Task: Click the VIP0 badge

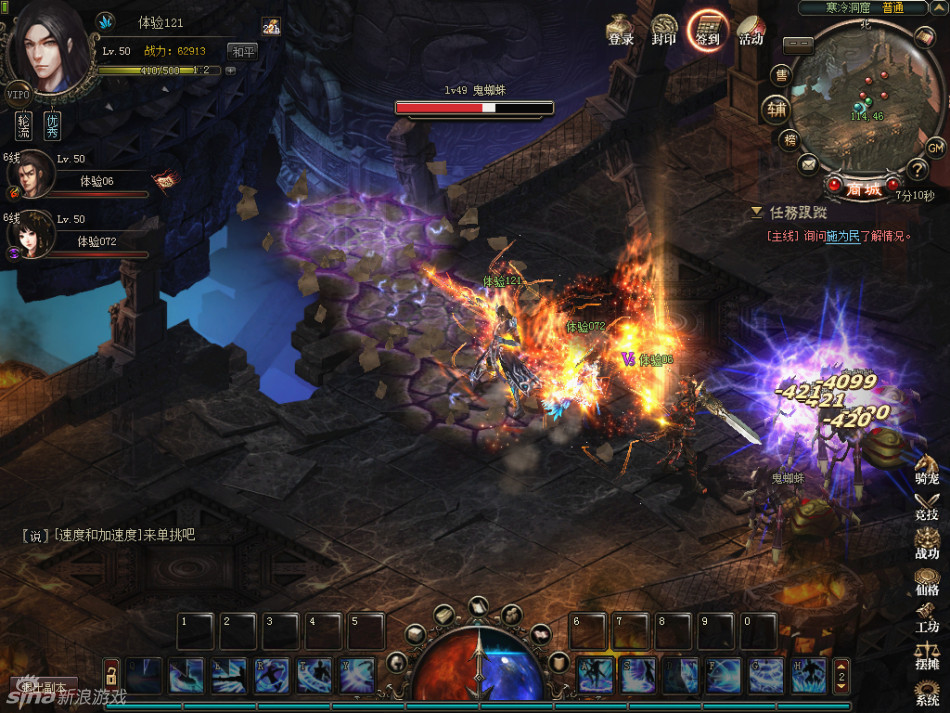Action: coord(18,94)
